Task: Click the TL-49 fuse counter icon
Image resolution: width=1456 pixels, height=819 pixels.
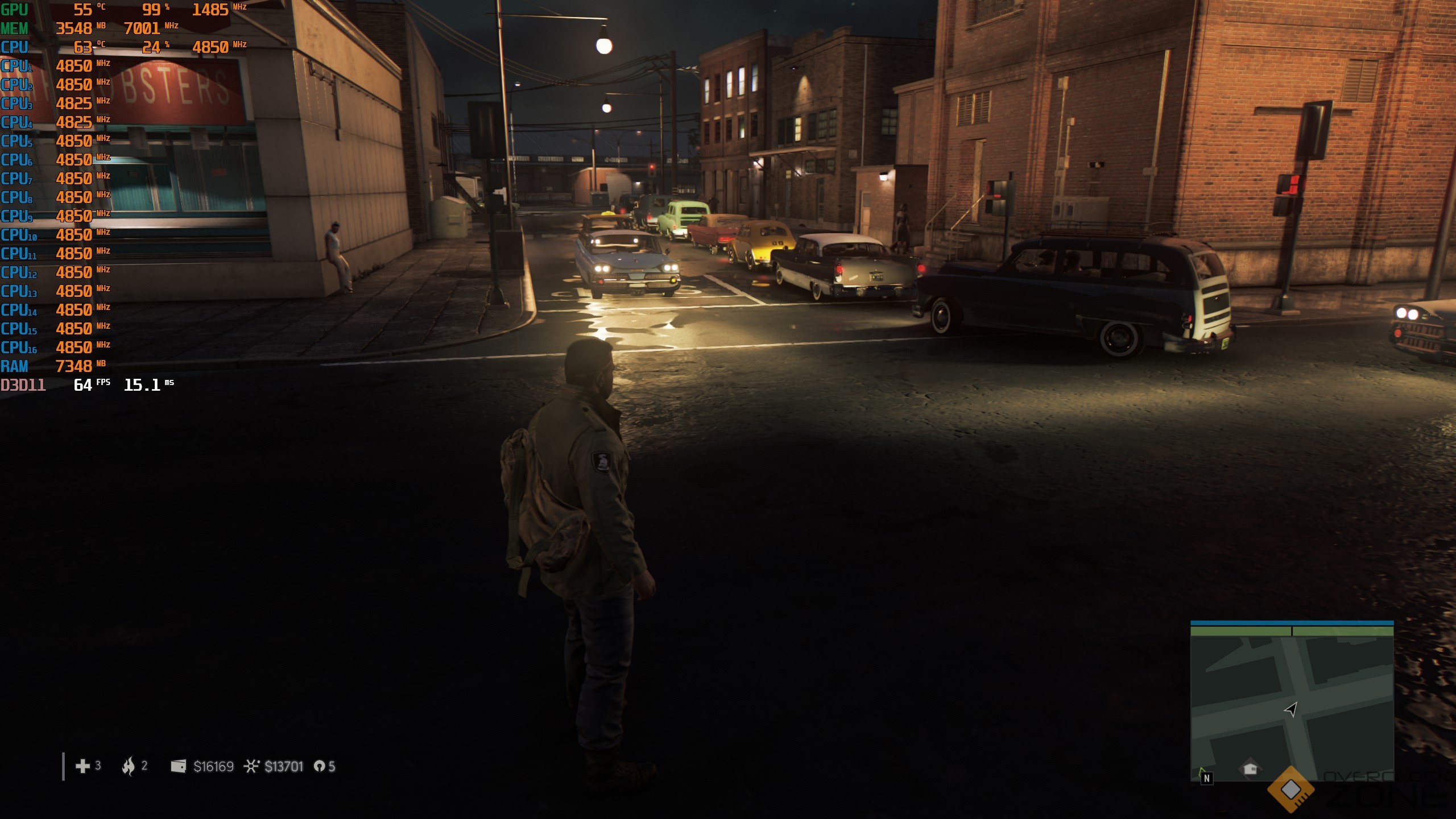Action: coord(319,766)
